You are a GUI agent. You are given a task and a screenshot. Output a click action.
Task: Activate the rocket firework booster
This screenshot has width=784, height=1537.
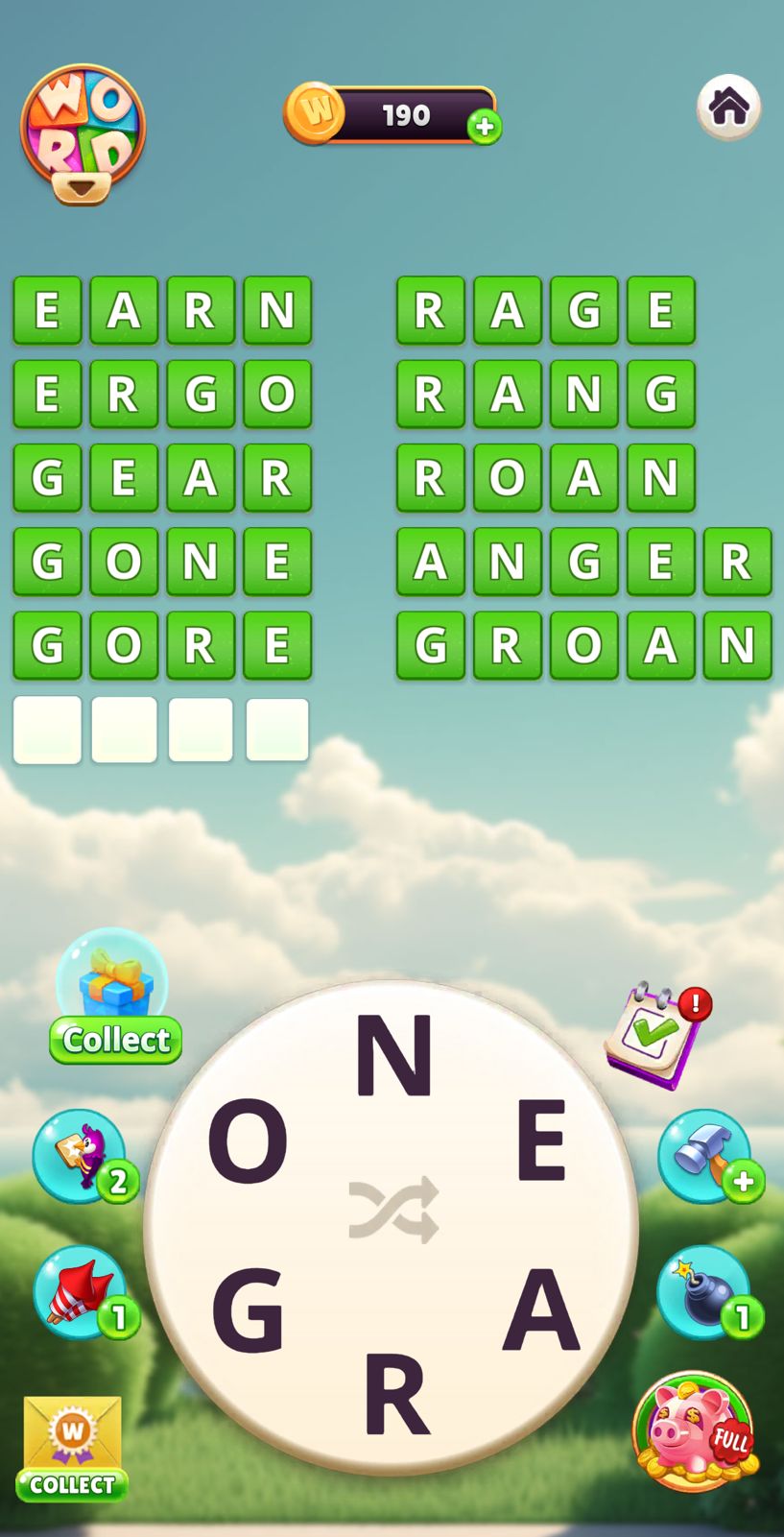tap(82, 1291)
